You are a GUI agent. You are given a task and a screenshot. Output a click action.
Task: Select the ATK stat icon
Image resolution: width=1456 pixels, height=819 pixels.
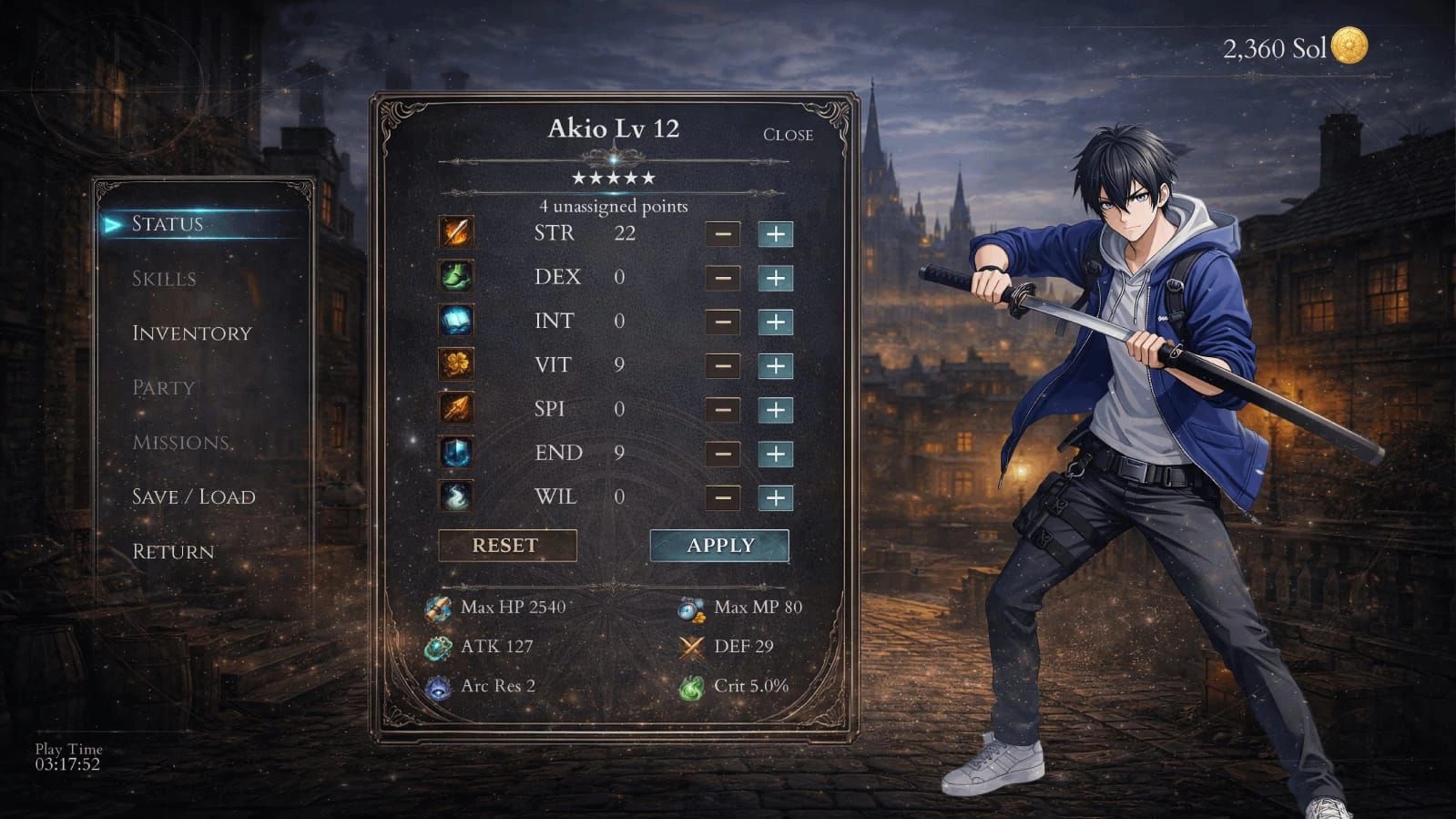coord(435,647)
